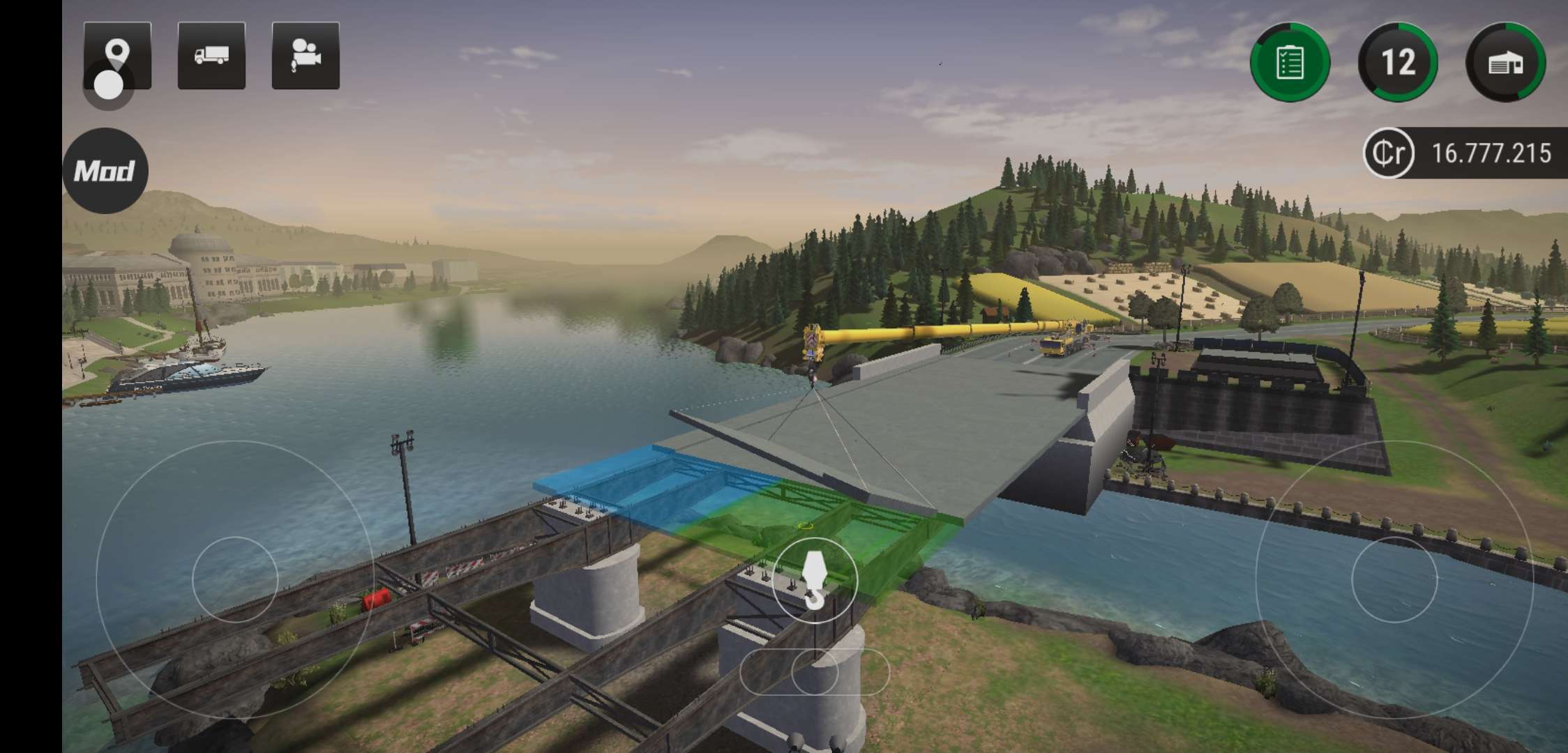Open the green task checklist
Image resolution: width=1568 pixels, height=753 pixels.
(x=1290, y=63)
